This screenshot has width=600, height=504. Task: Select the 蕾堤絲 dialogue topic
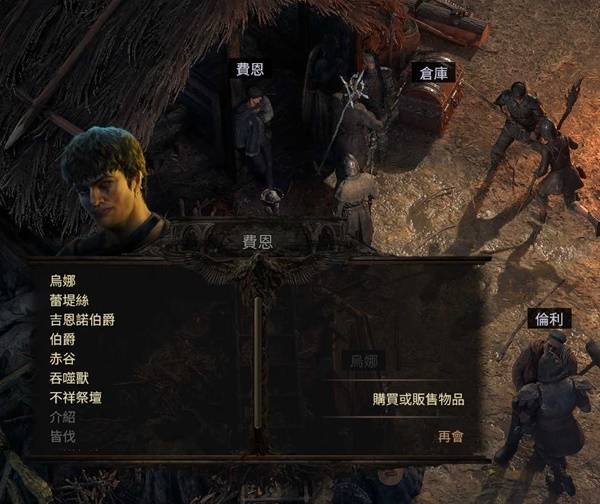(69, 300)
